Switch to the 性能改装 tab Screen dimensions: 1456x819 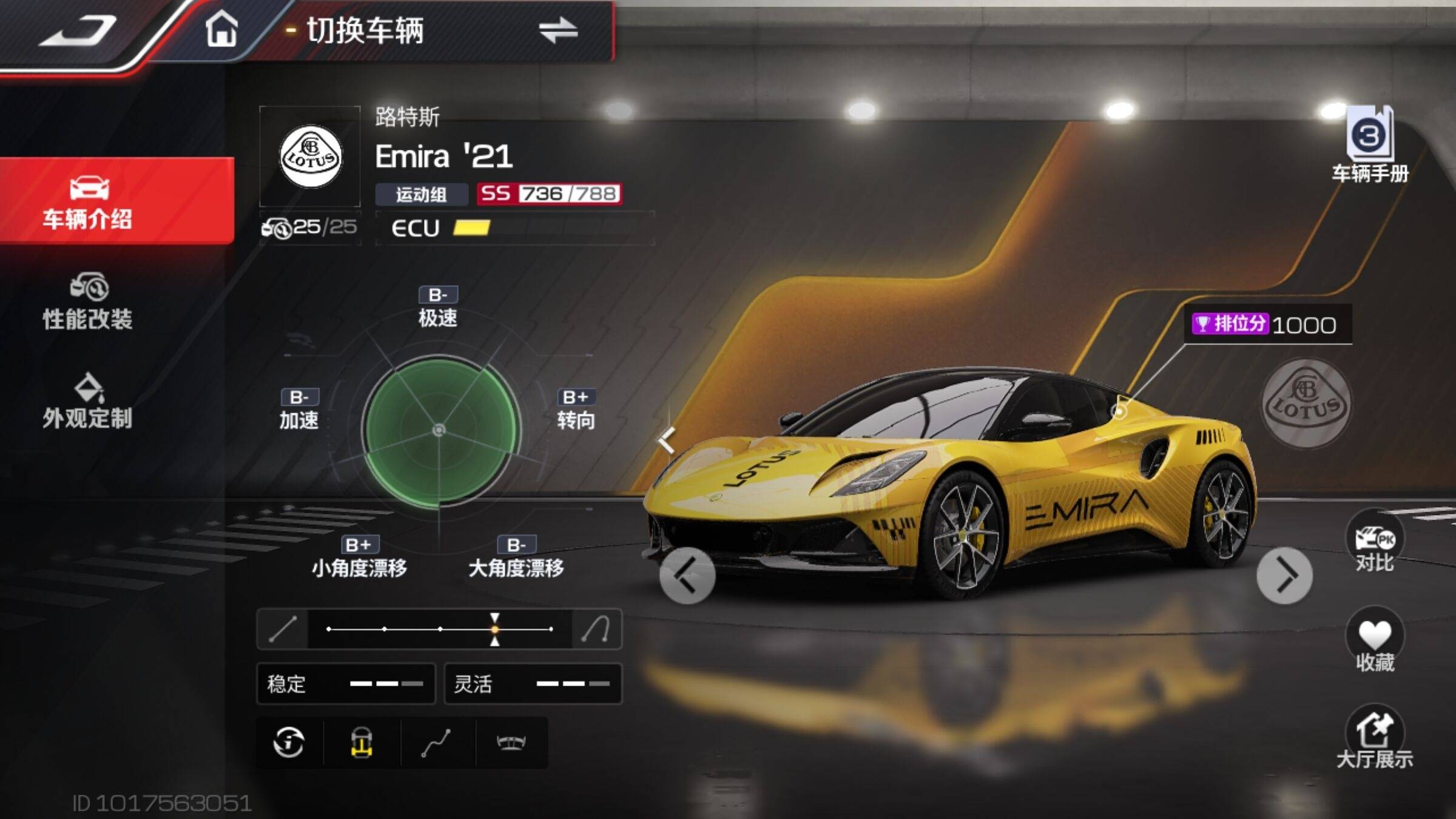point(88,302)
